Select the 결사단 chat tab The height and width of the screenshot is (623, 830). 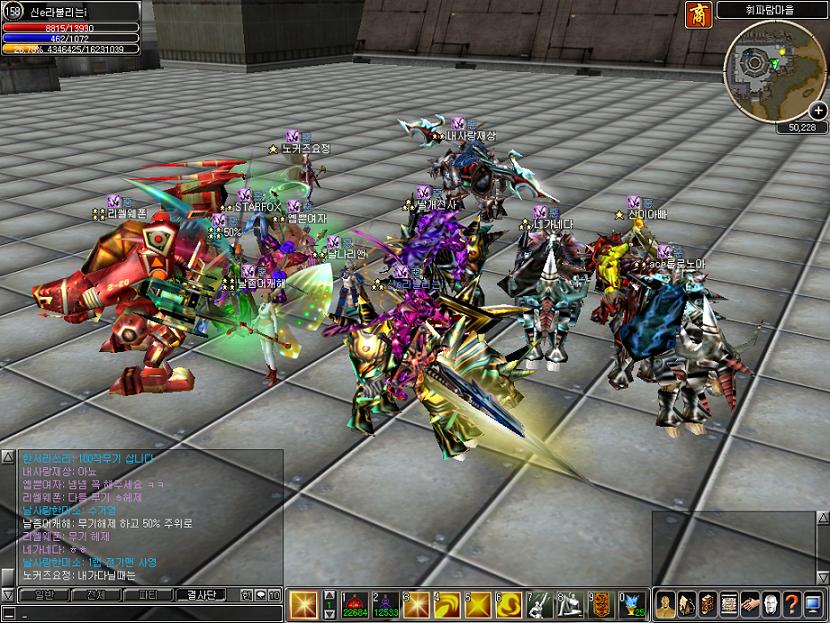(203, 595)
